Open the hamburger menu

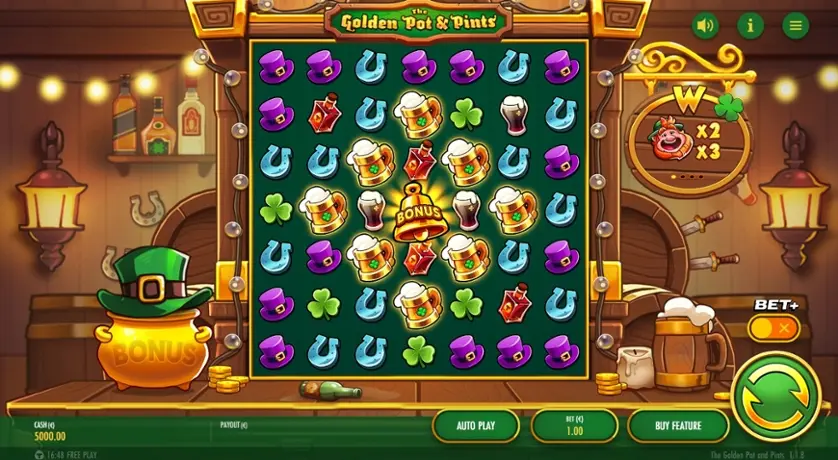tap(796, 26)
